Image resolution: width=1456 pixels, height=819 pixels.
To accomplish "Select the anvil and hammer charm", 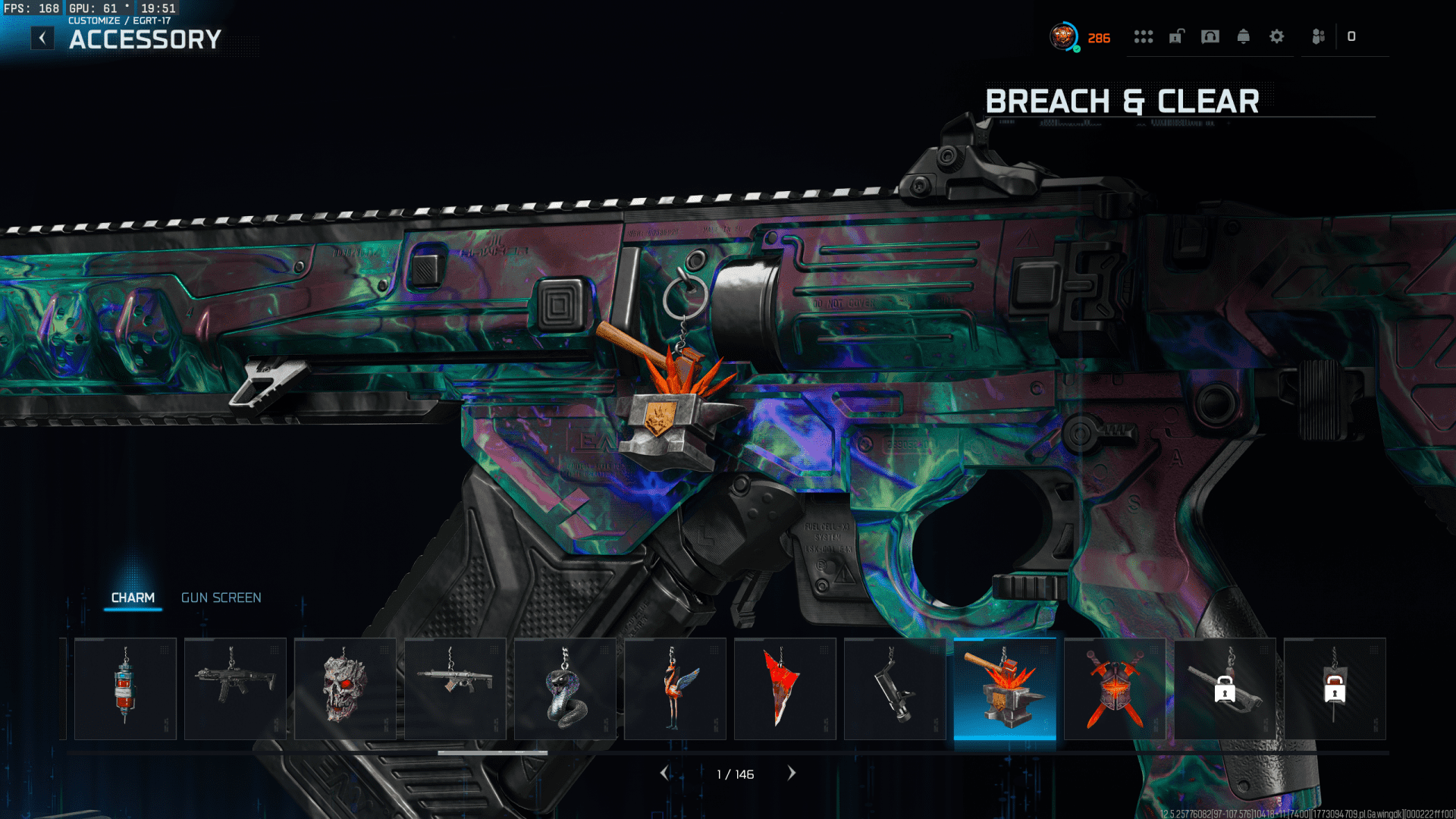I will pyautogui.click(x=1005, y=689).
